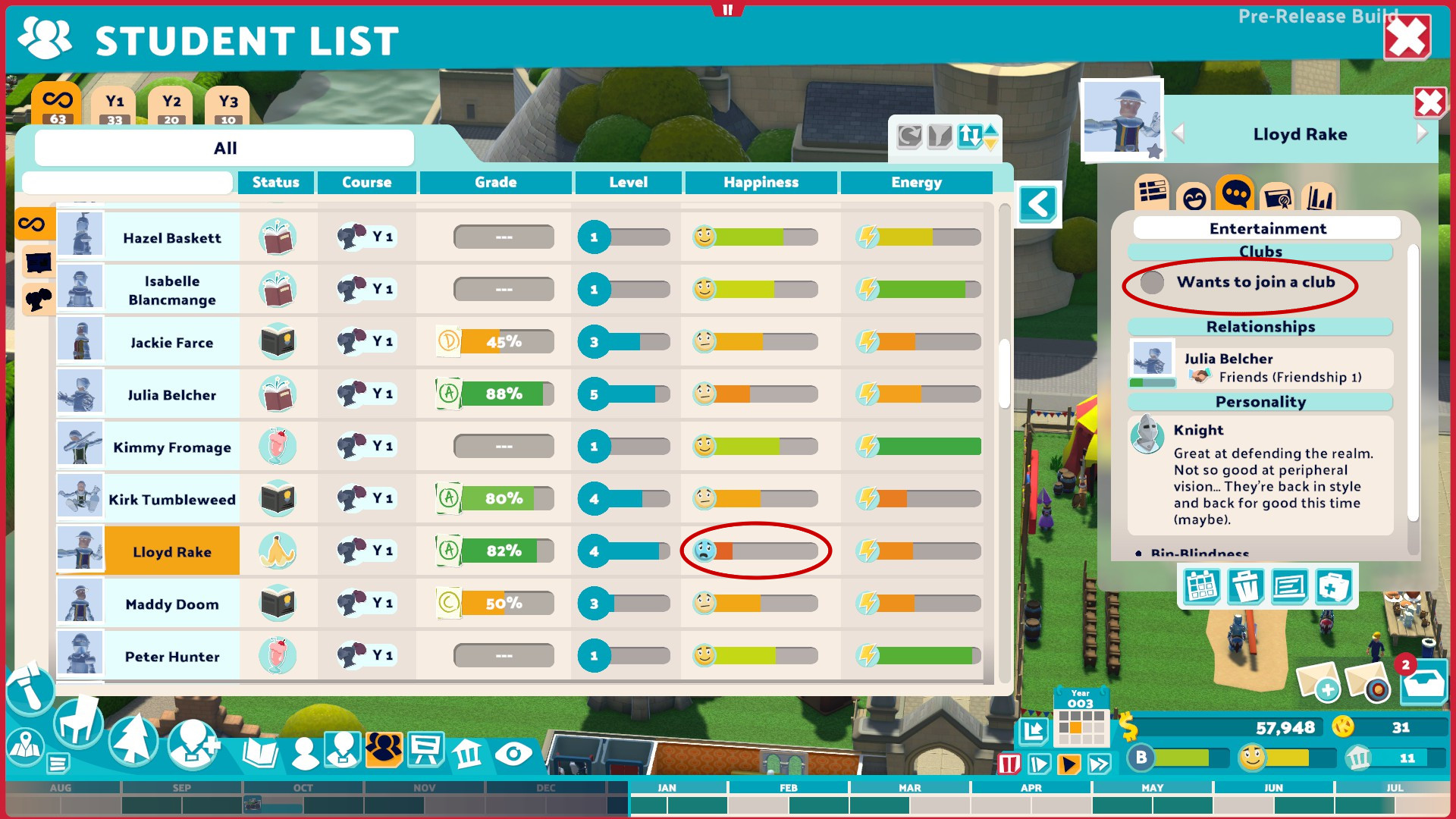
Task: Switch to Lloyd's statistics bar-chart tab
Action: pos(1319,197)
